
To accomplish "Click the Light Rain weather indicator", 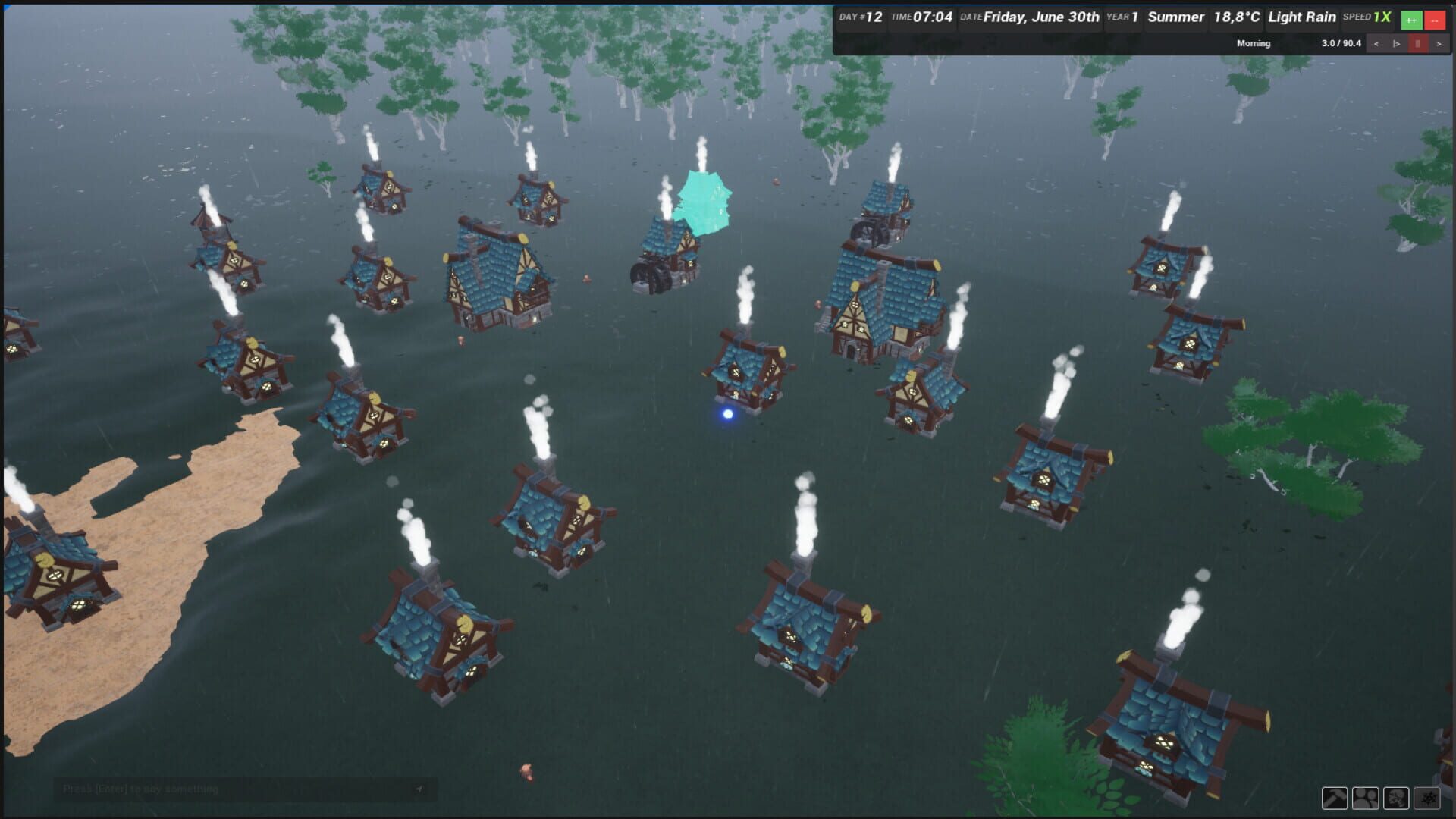I will coord(1301,16).
